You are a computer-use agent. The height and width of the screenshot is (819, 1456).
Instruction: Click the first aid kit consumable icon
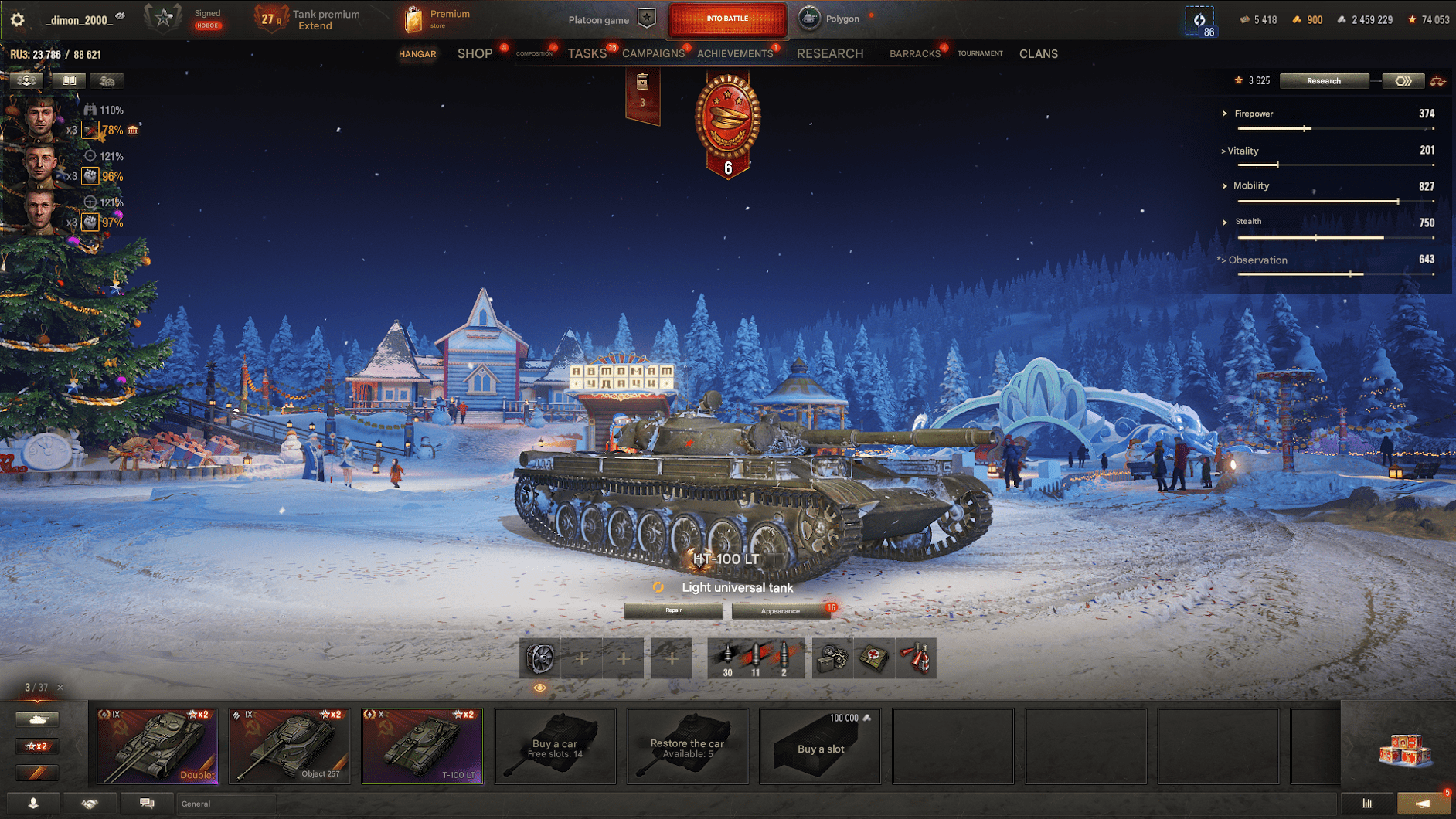click(x=873, y=658)
